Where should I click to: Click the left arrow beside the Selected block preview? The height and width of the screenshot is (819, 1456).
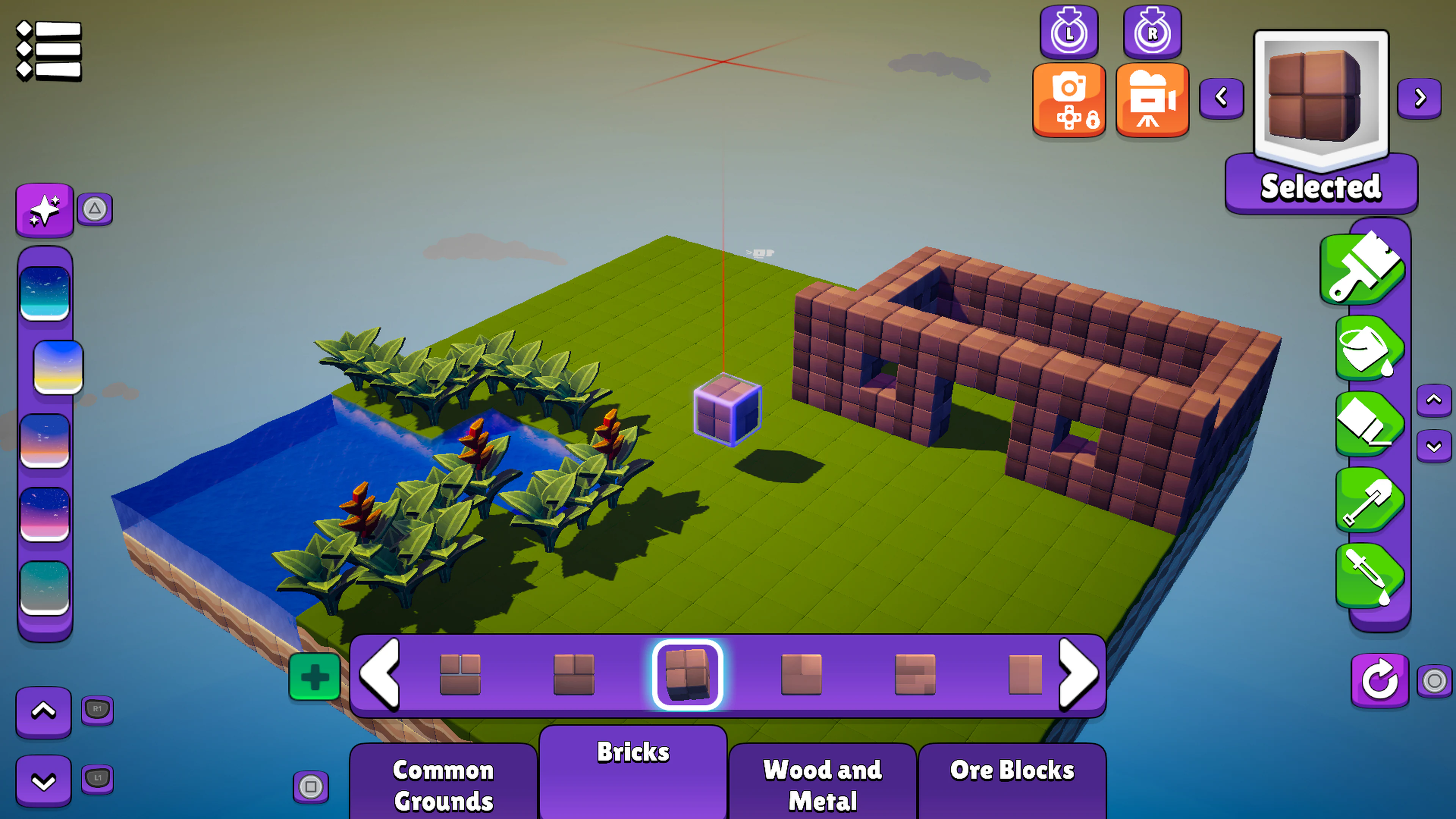(1222, 98)
